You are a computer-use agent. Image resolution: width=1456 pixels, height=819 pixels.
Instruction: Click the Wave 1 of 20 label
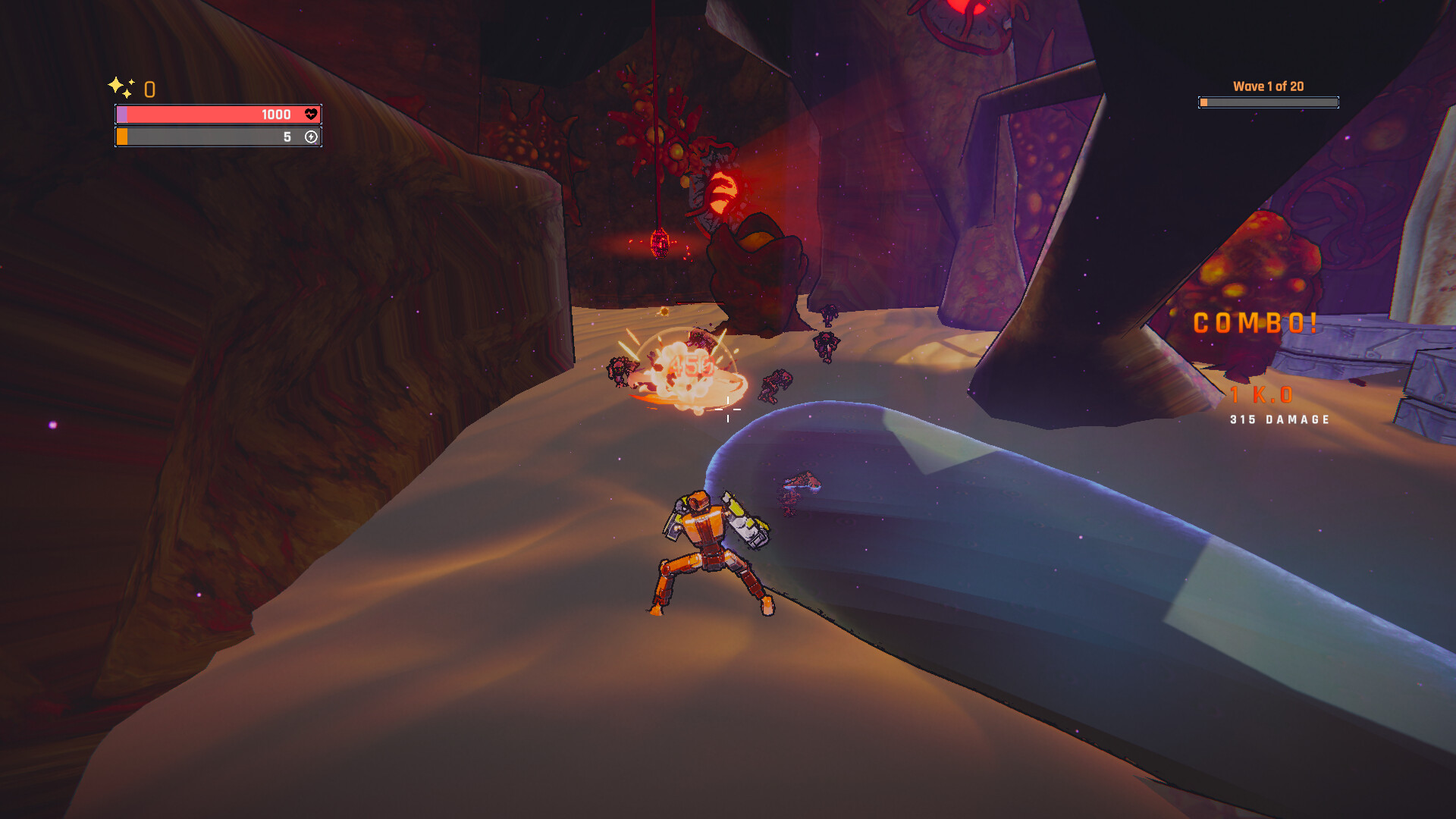1267,86
